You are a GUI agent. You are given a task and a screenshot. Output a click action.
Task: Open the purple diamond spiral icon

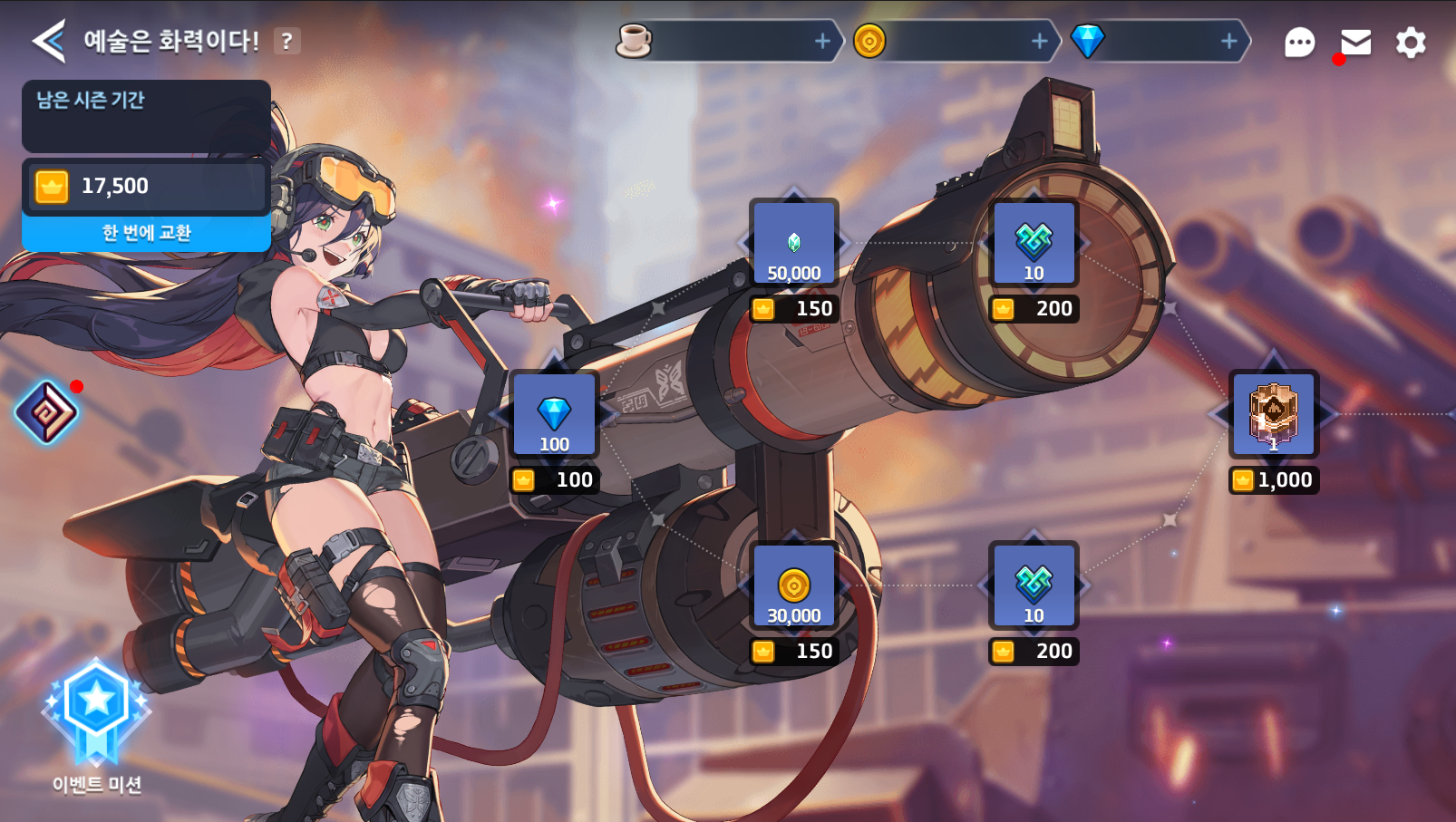point(46,412)
